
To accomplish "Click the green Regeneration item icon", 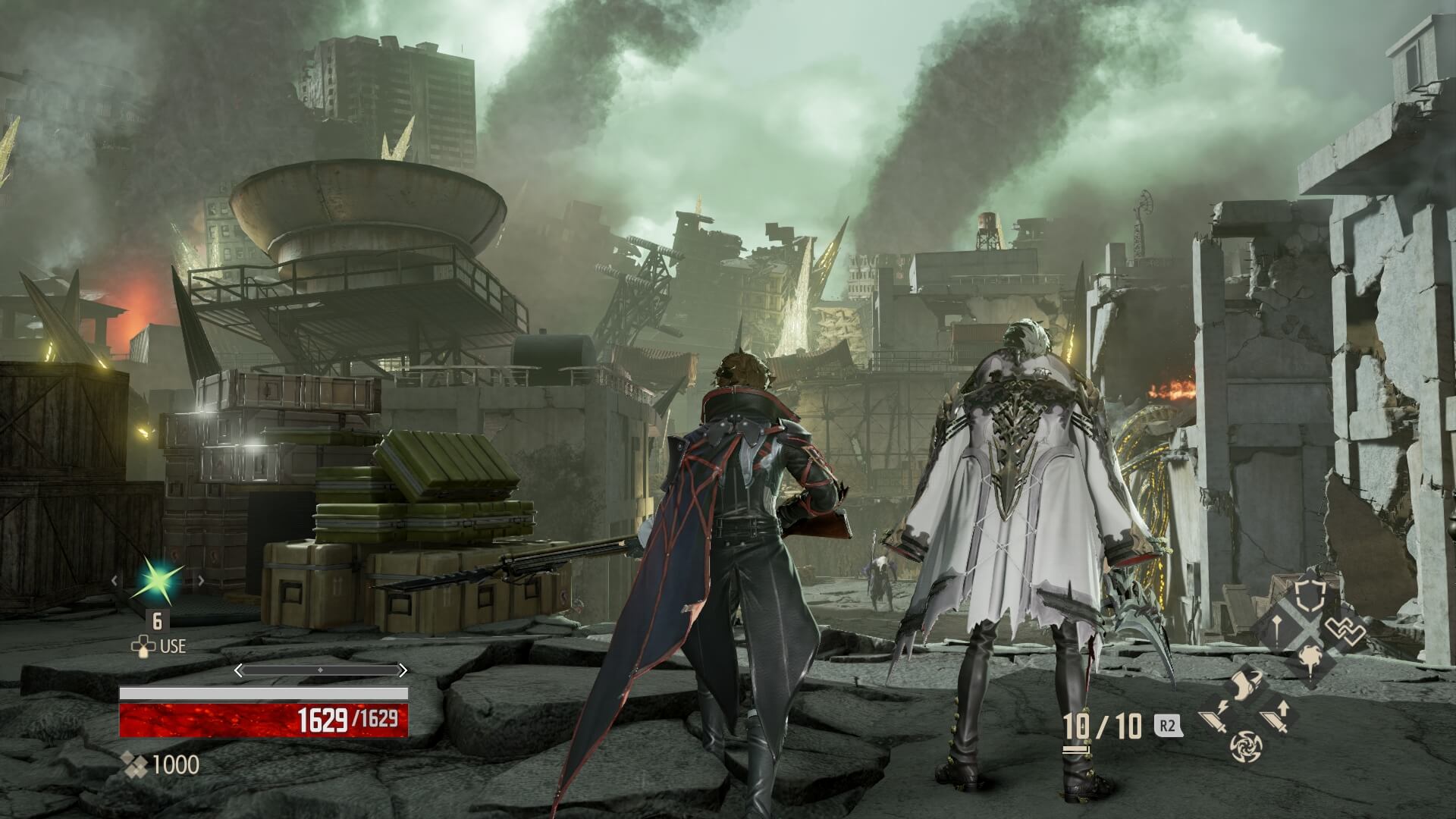I will [x=158, y=580].
